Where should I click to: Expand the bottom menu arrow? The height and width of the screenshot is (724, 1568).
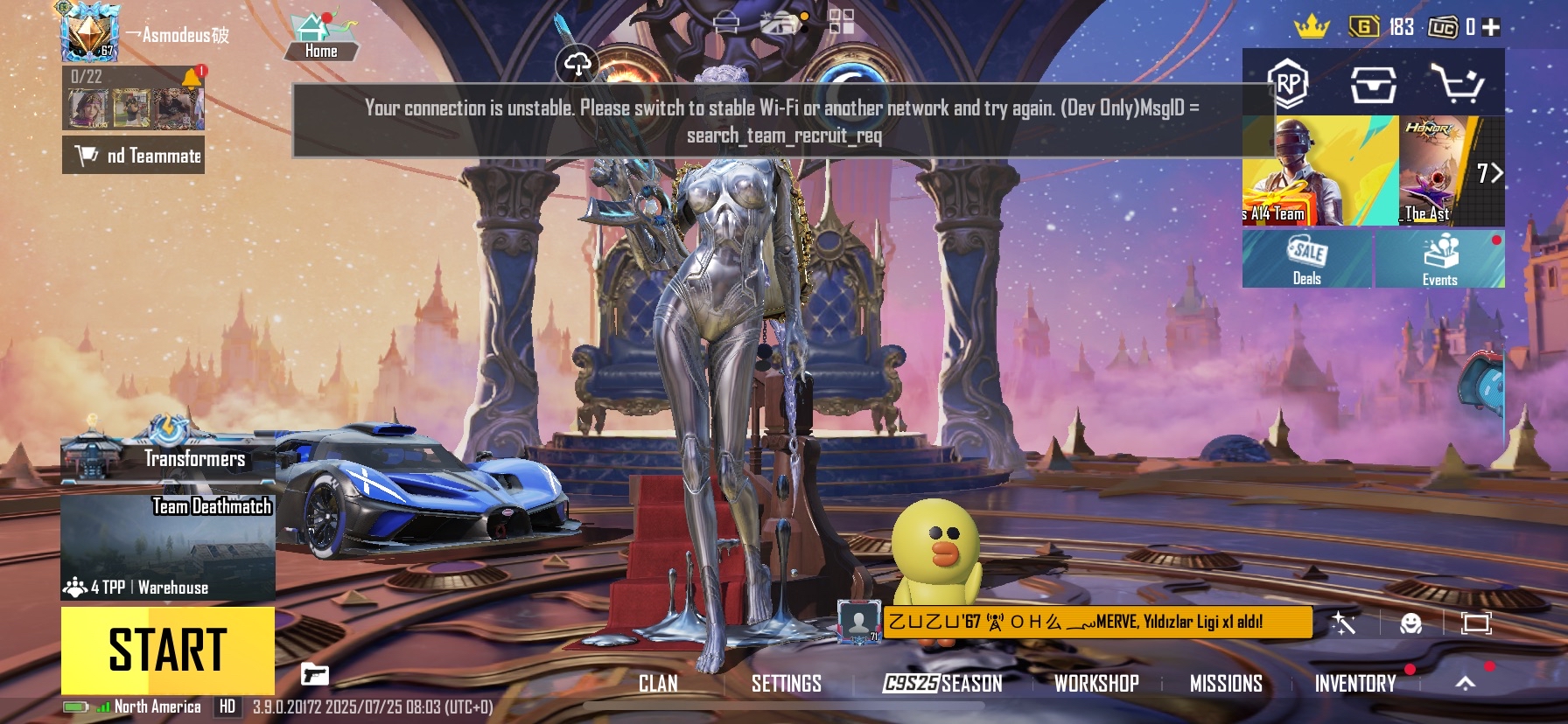tap(1466, 683)
